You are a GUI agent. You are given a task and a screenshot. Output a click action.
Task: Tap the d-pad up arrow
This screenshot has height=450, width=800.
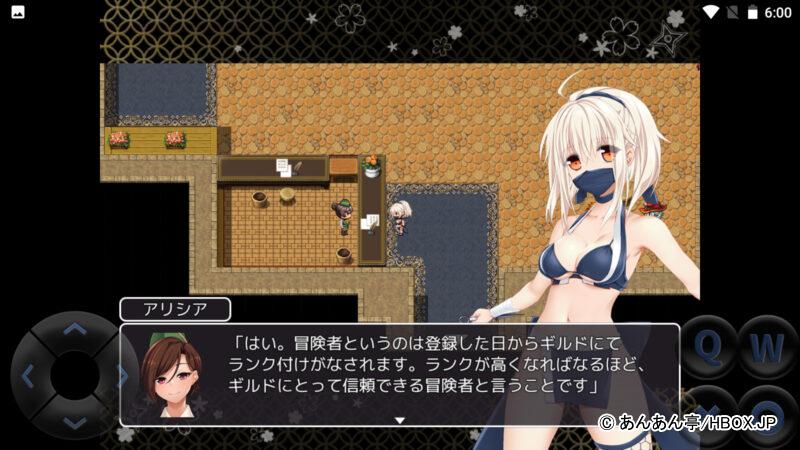click(x=74, y=328)
